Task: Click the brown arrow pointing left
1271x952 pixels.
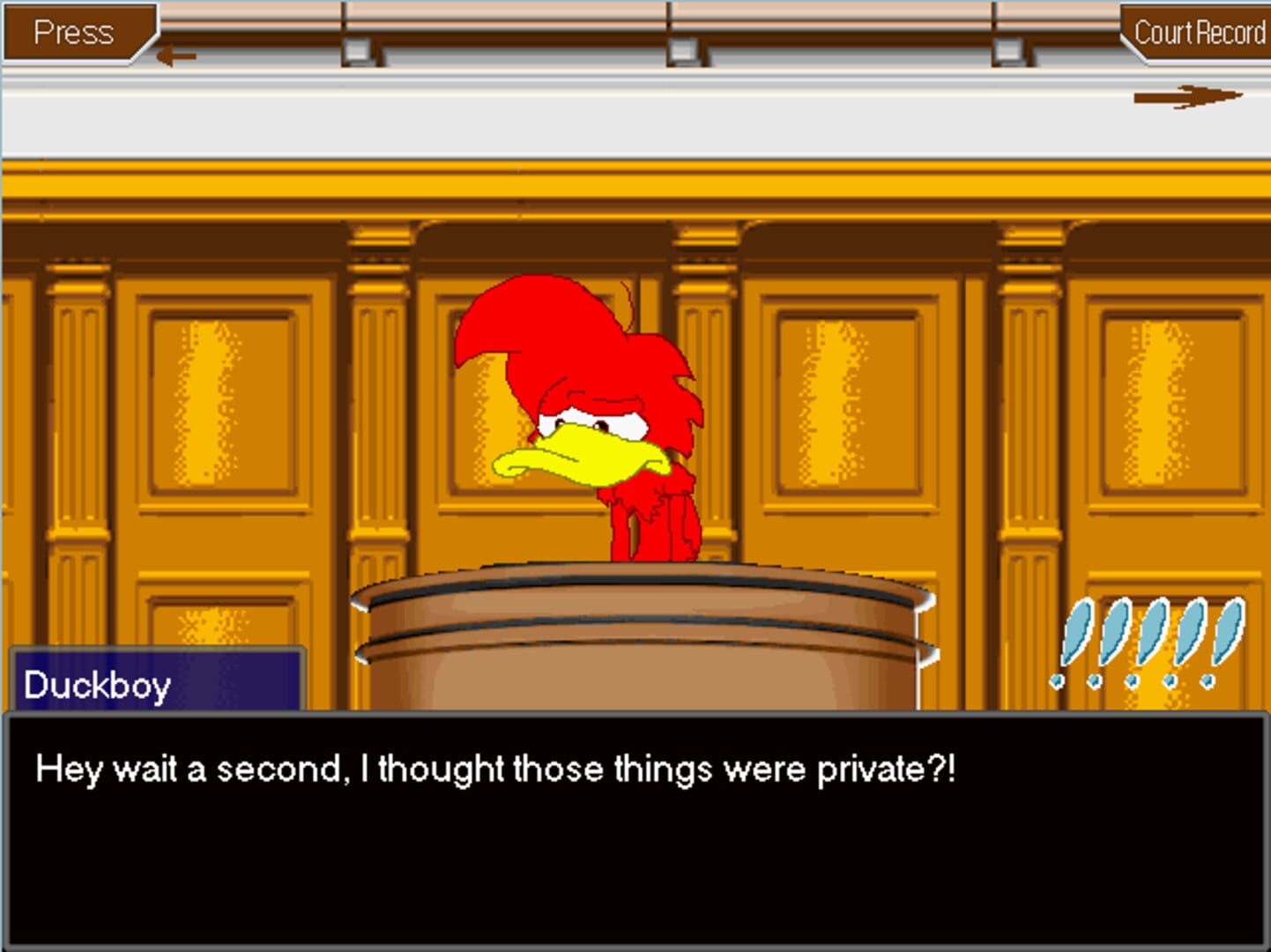Action: (175, 54)
